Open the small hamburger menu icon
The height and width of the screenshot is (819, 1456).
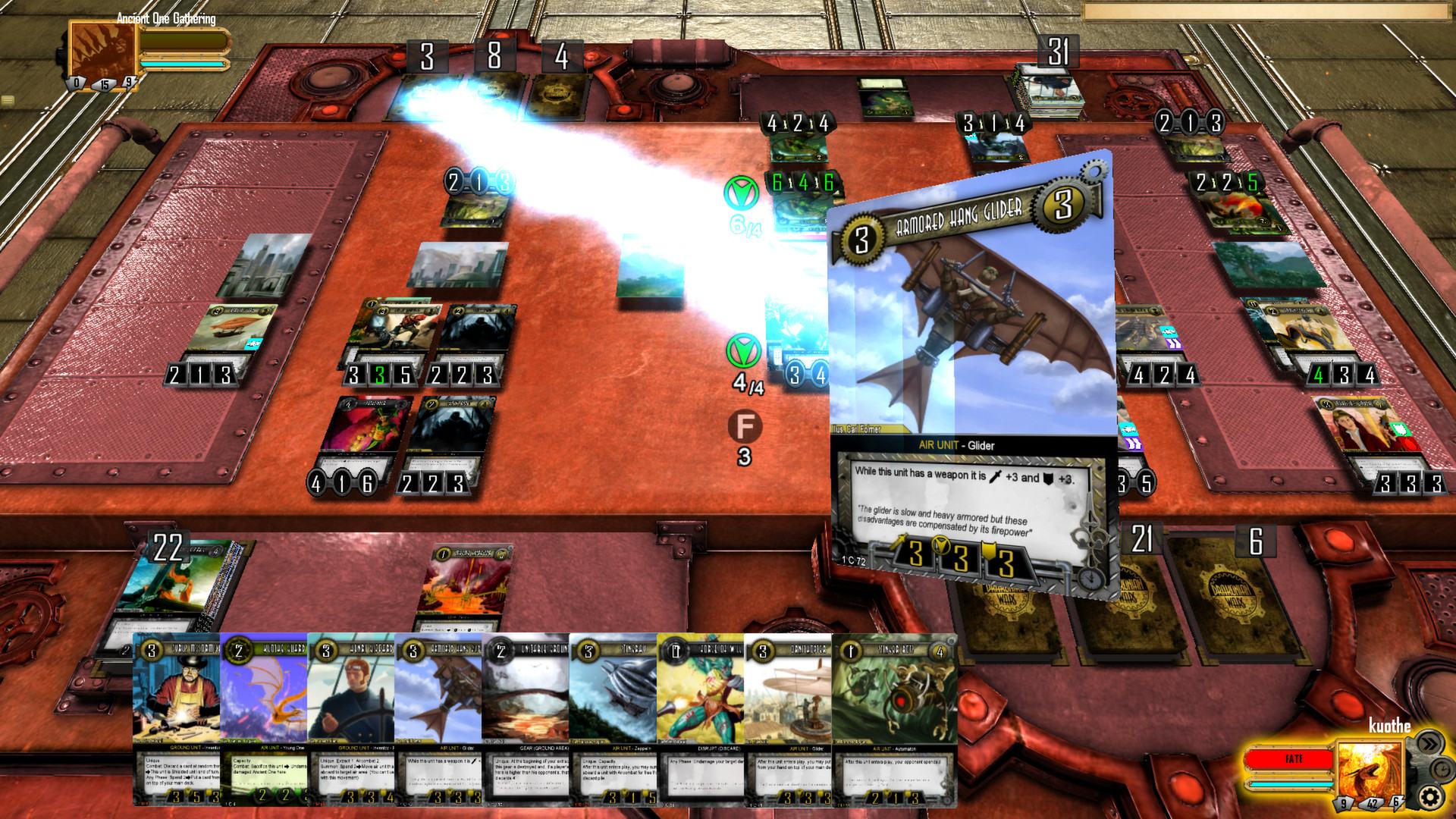(8, 100)
